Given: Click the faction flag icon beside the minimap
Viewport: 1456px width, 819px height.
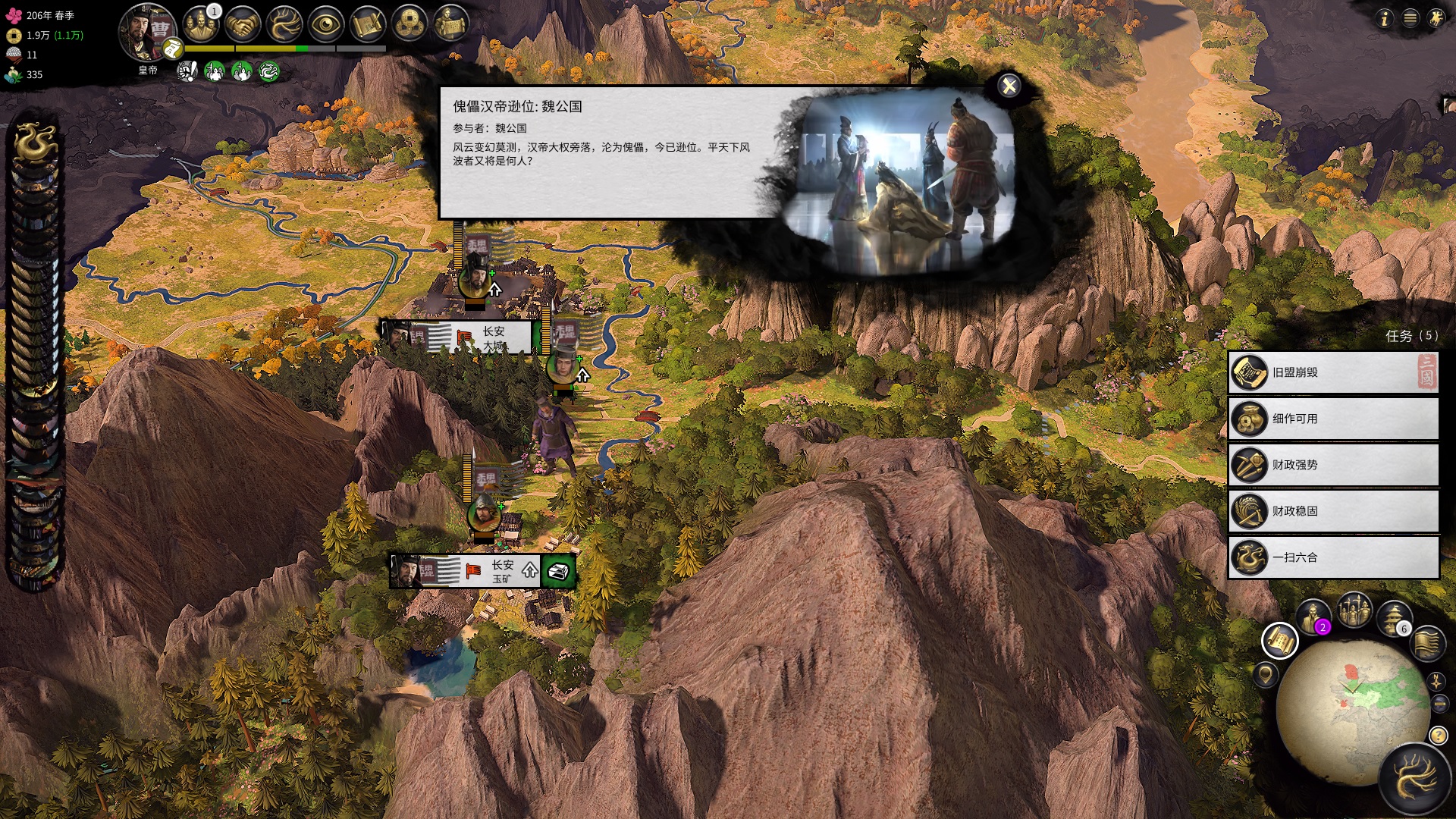Looking at the screenshot, I should click(1429, 645).
